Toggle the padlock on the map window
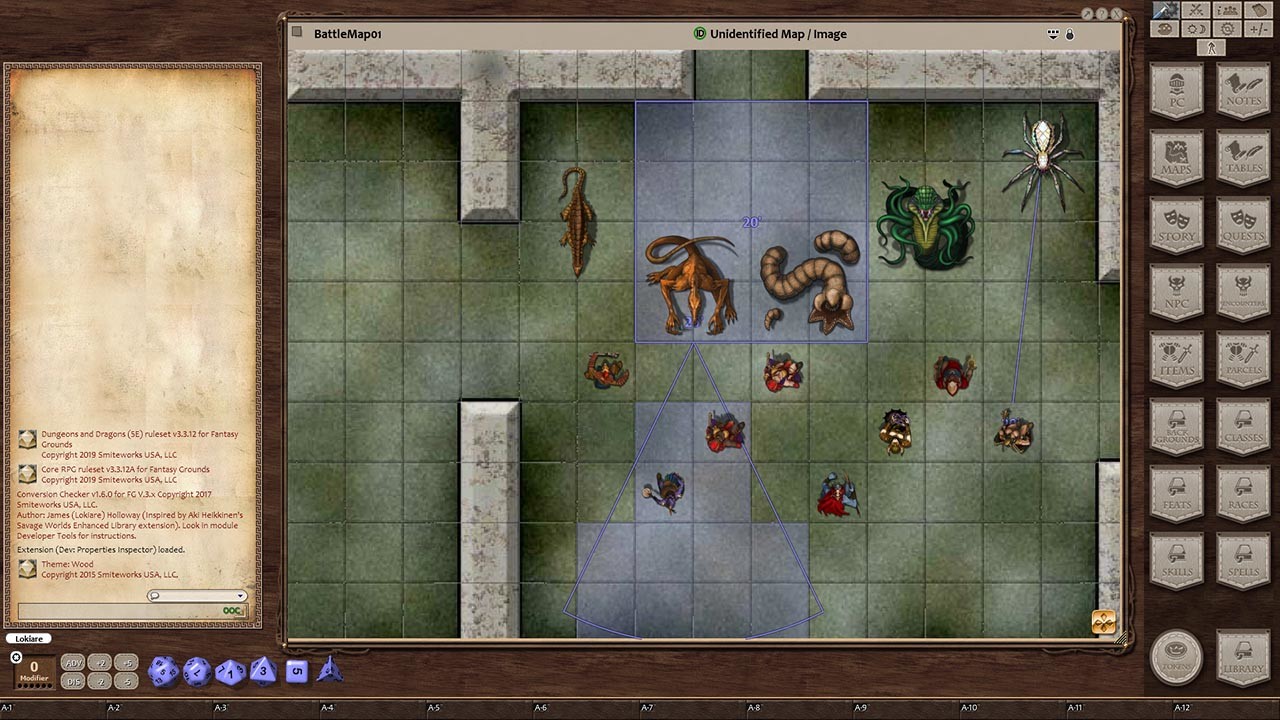1280x720 pixels. [x=1069, y=33]
